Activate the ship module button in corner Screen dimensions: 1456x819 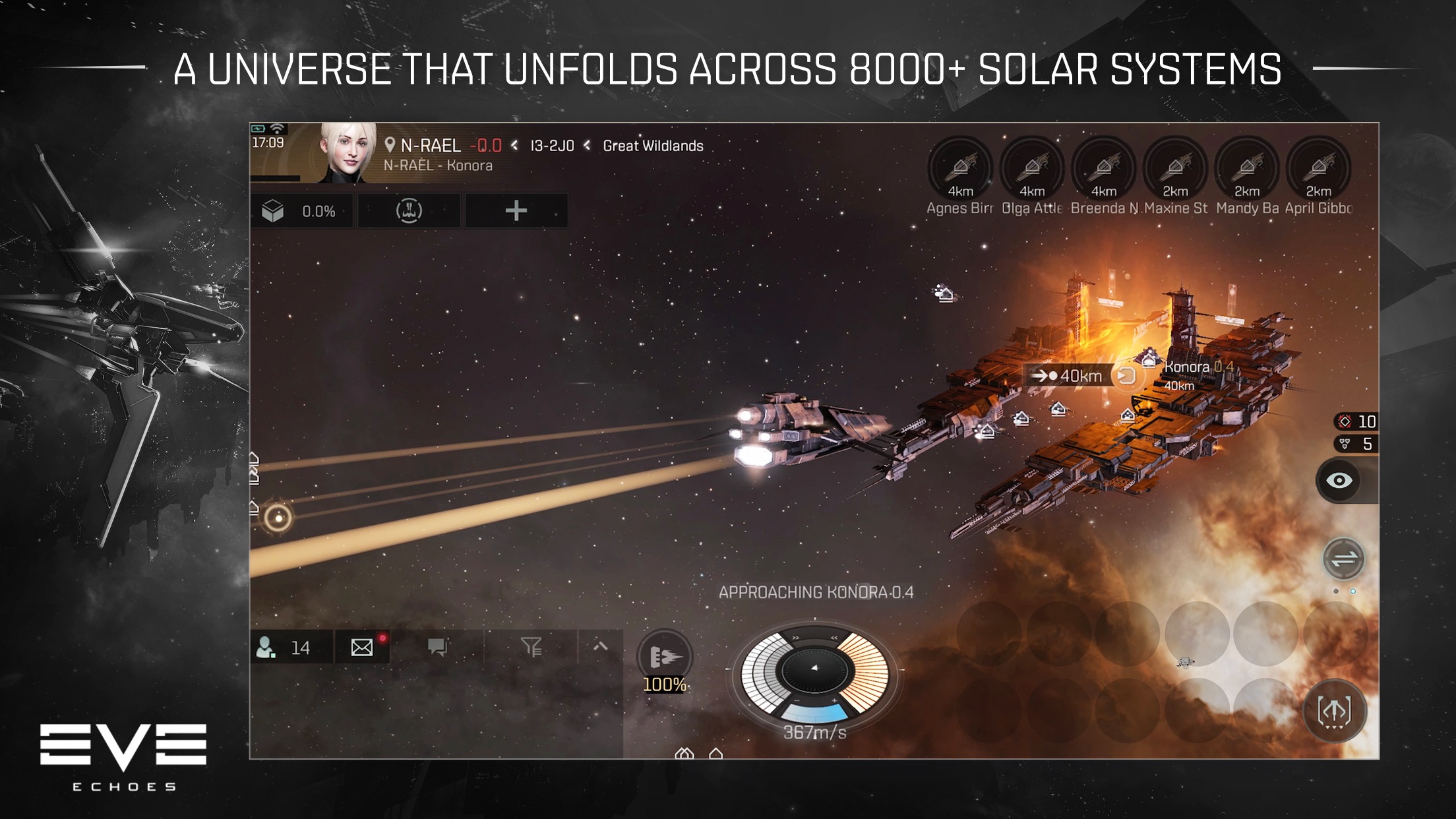(1335, 711)
